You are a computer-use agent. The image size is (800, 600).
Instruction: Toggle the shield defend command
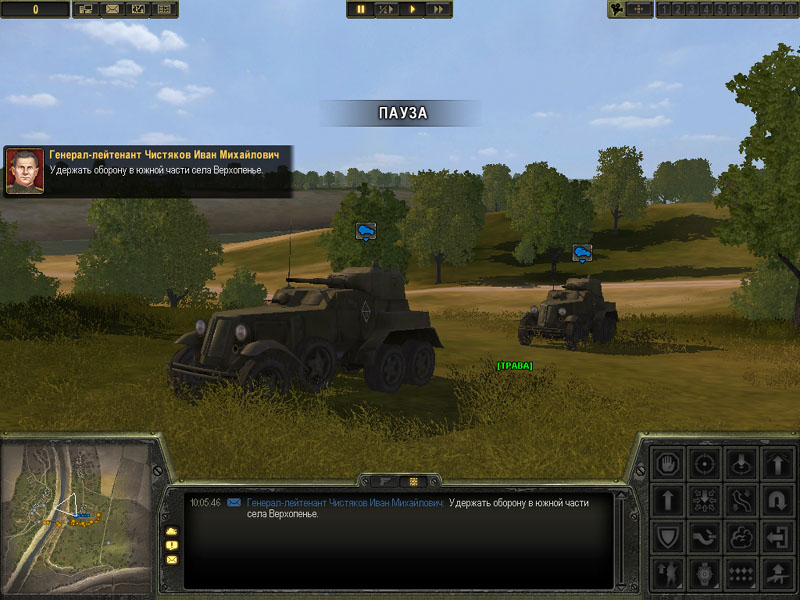click(x=667, y=537)
